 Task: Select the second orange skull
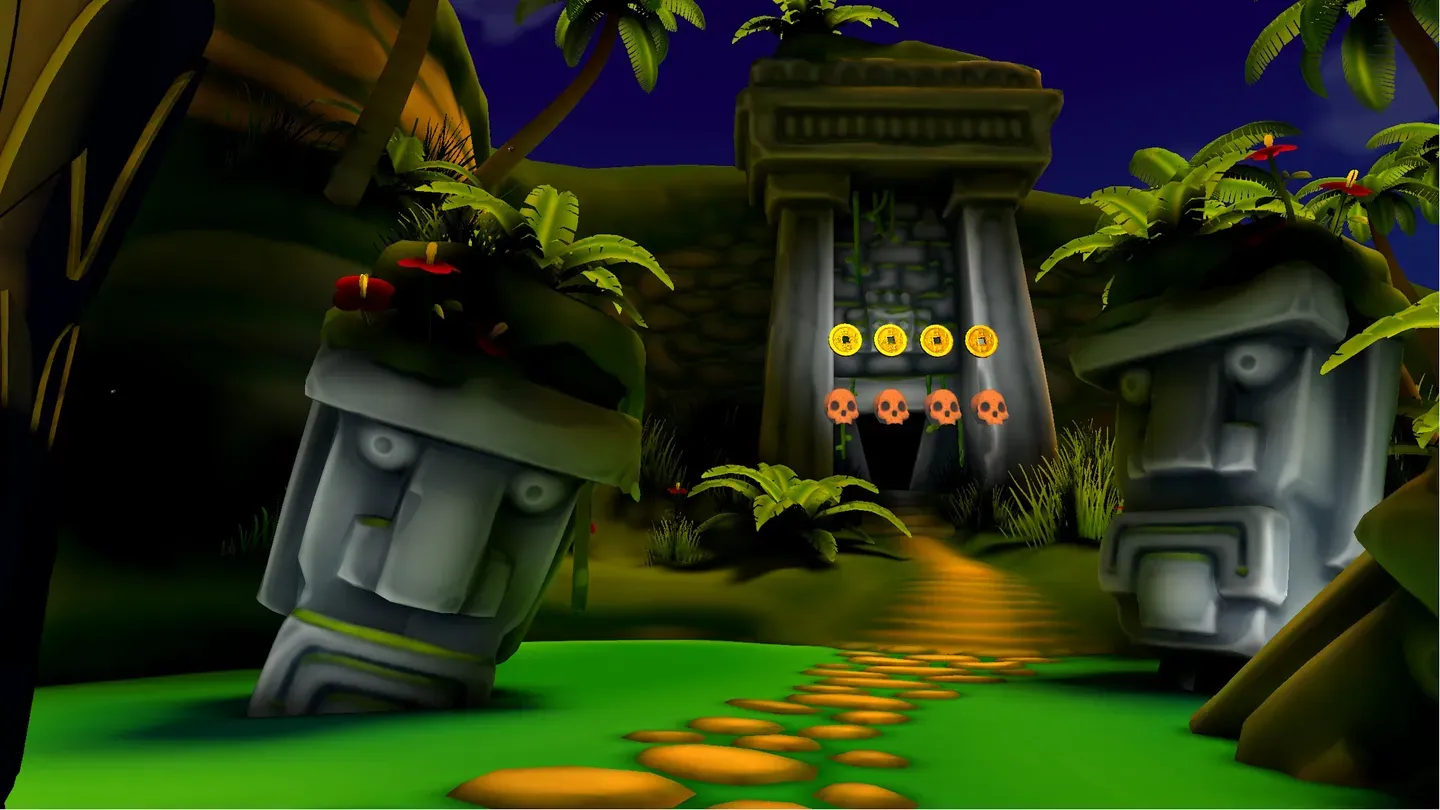point(891,405)
